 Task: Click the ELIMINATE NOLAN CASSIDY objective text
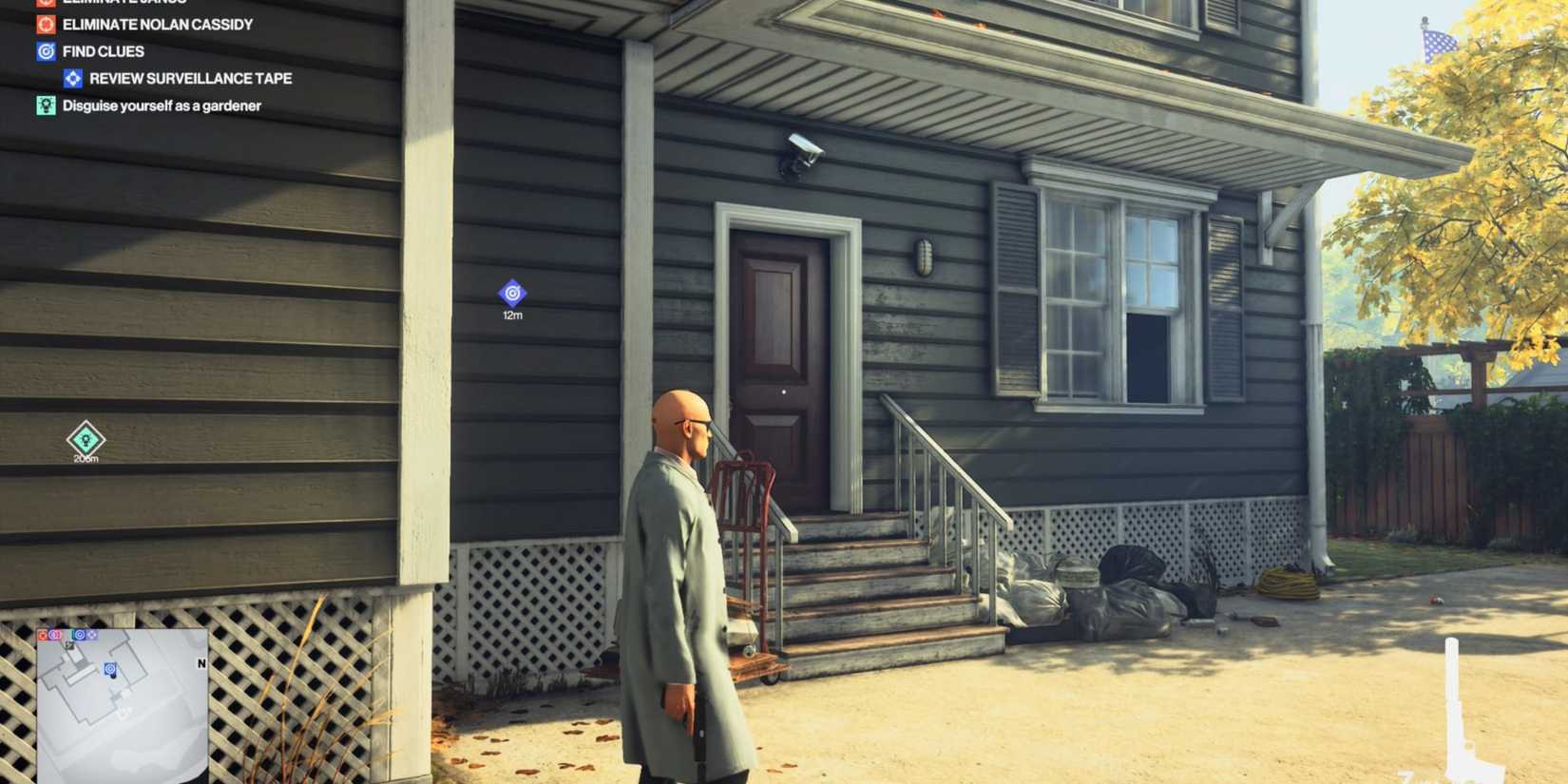point(155,24)
